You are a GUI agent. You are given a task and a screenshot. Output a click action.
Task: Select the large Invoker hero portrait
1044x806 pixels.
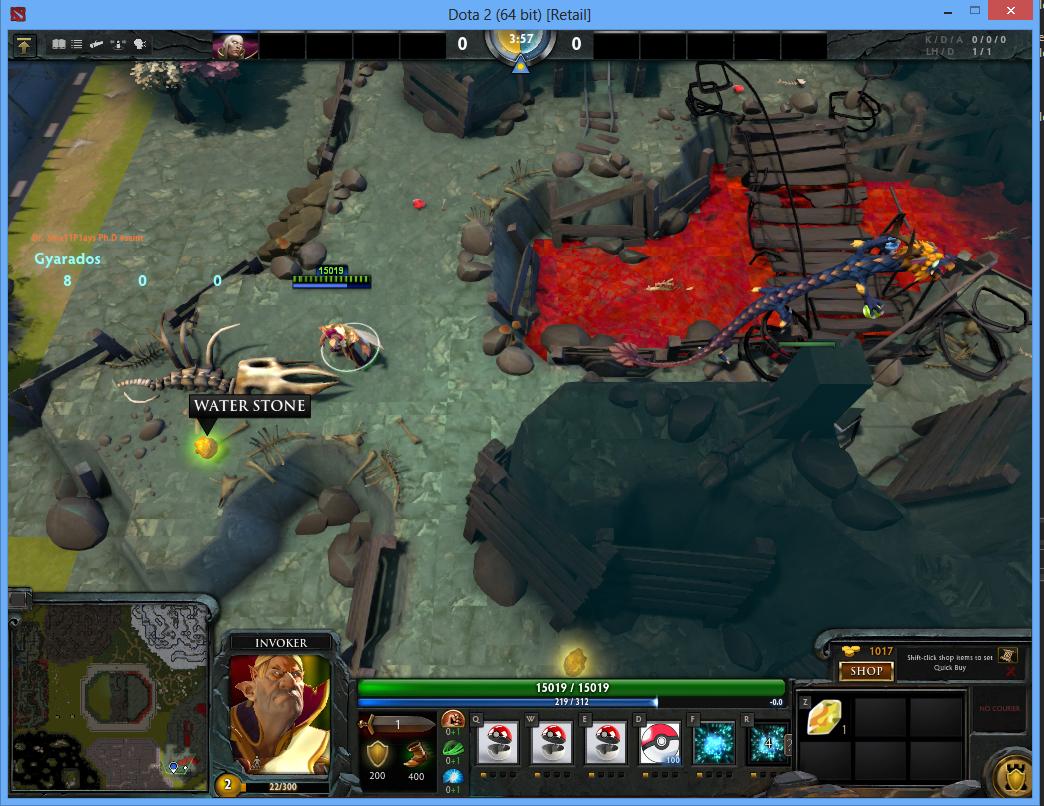[280, 713]
